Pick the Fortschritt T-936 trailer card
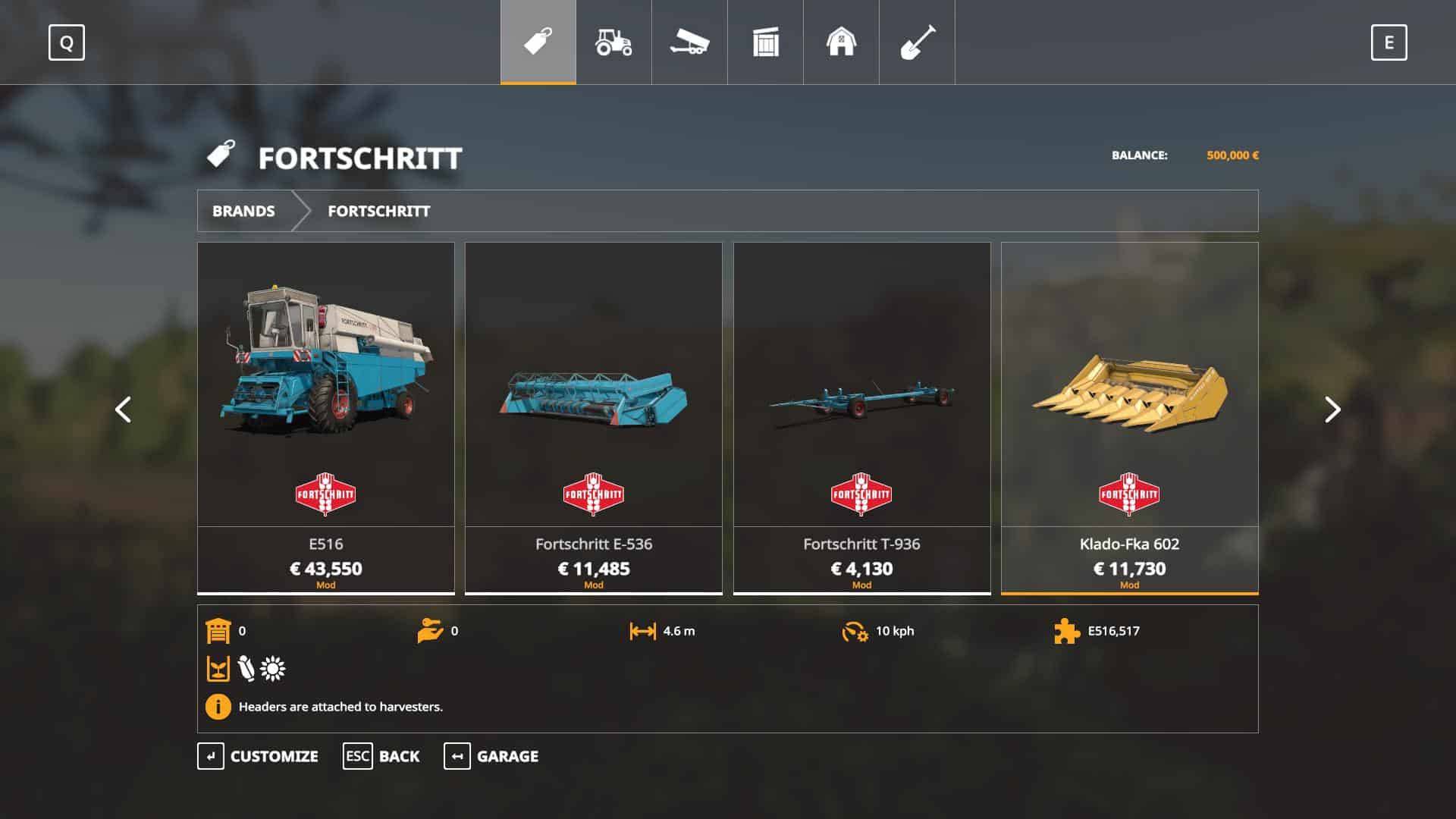1456x819 pixels. pos(861,417)
